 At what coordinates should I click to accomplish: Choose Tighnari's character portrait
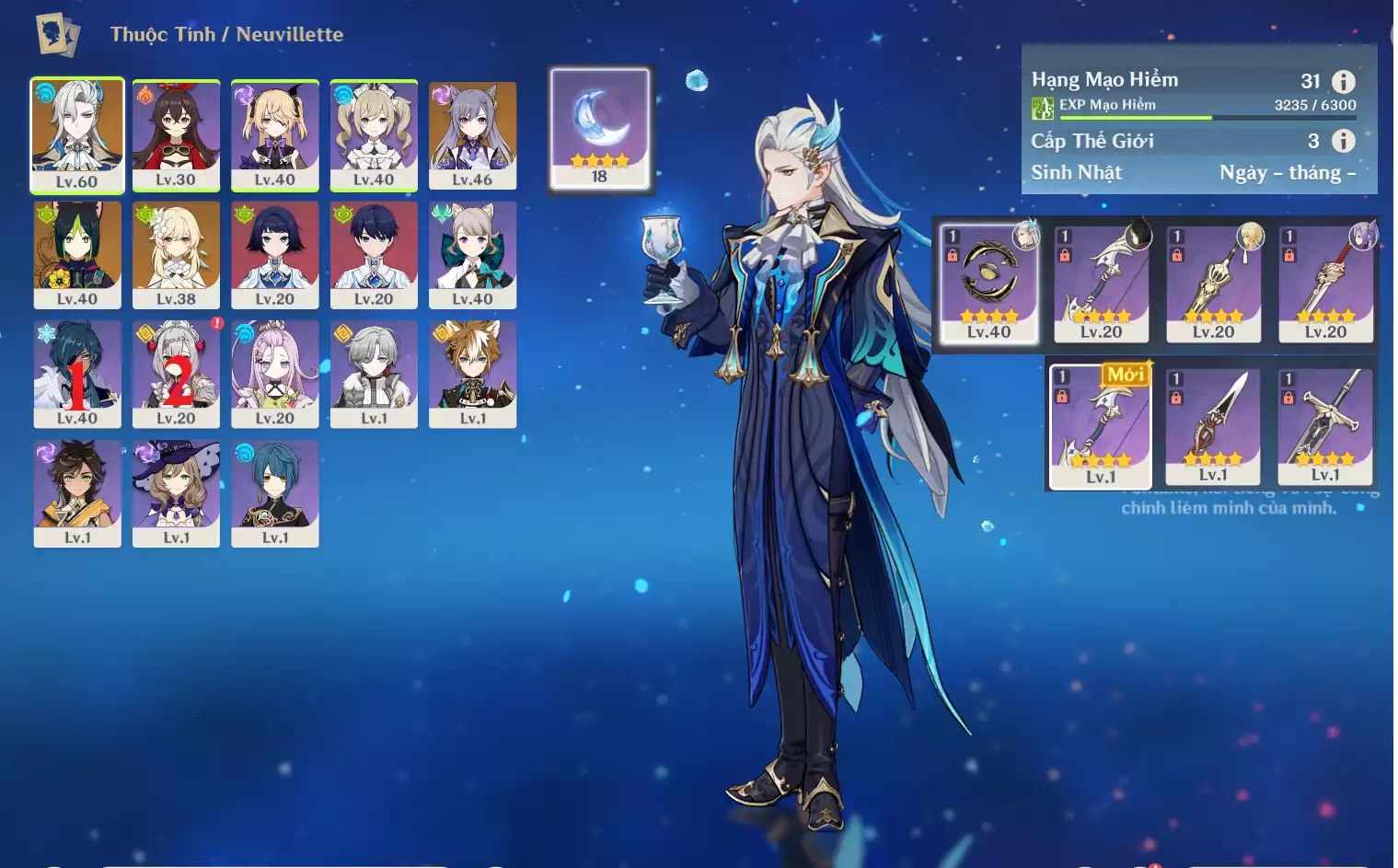coord(77,254)
